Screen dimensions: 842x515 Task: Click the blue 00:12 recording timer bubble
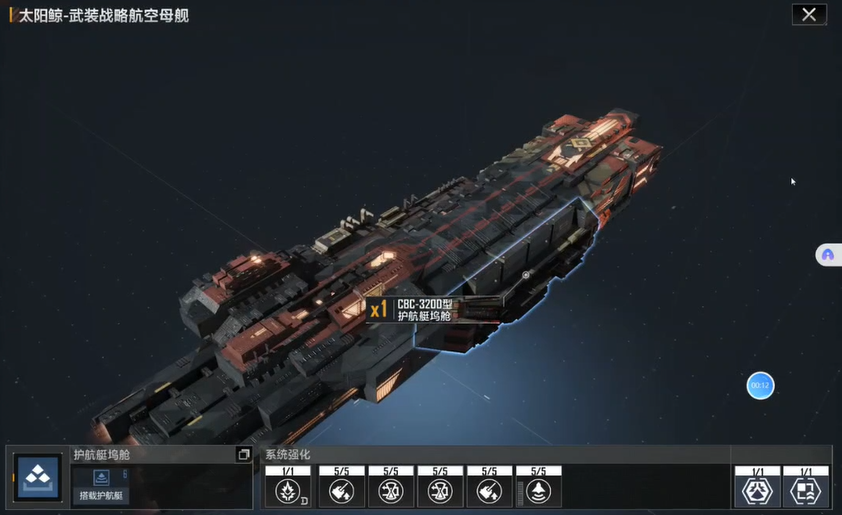760,385
